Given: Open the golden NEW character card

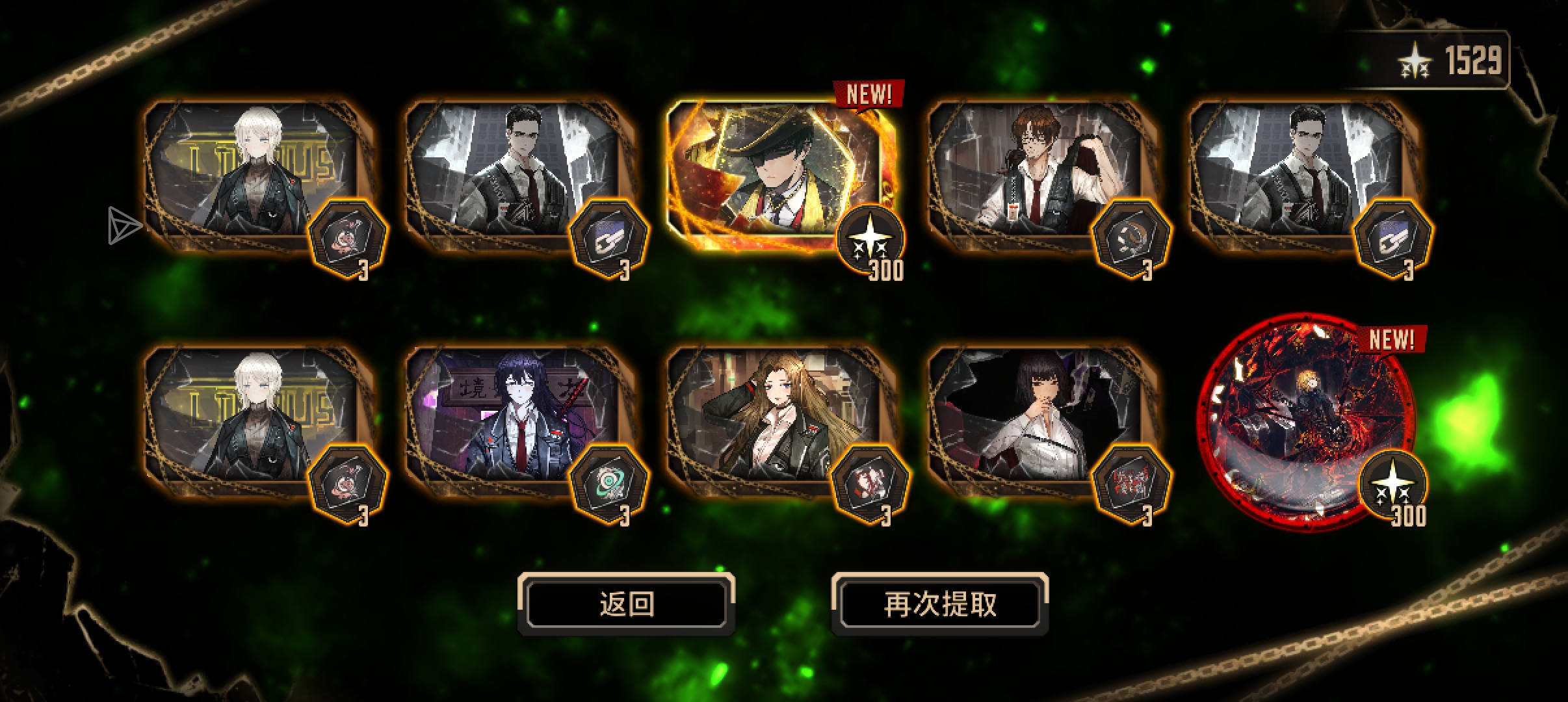Looking at the screenshot, I should (780, 172).
